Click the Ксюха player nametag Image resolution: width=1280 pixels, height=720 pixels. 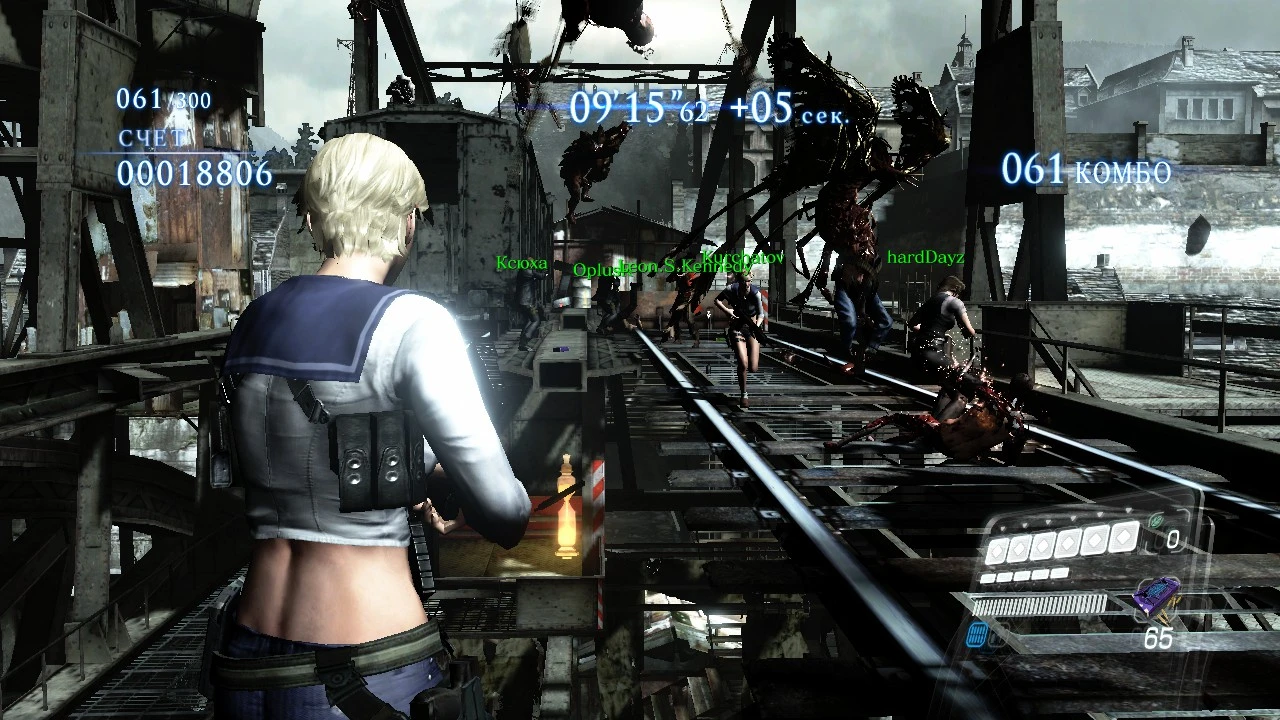point(521,263)
